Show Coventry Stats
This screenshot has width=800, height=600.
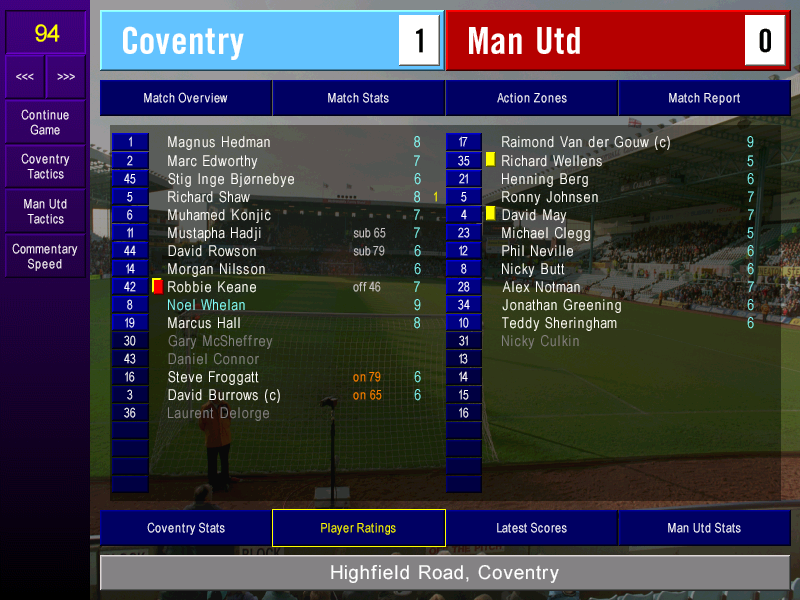(x=185, y=528)
